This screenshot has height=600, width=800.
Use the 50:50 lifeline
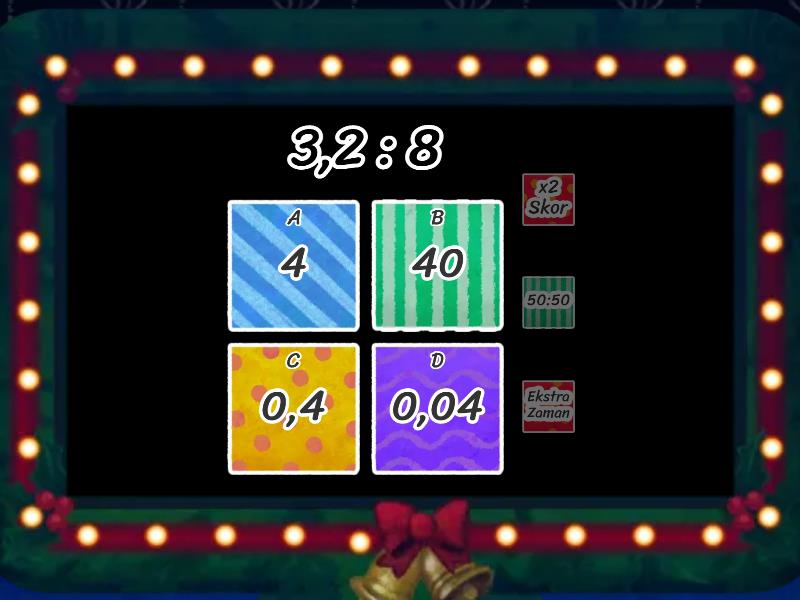[548, 301]
